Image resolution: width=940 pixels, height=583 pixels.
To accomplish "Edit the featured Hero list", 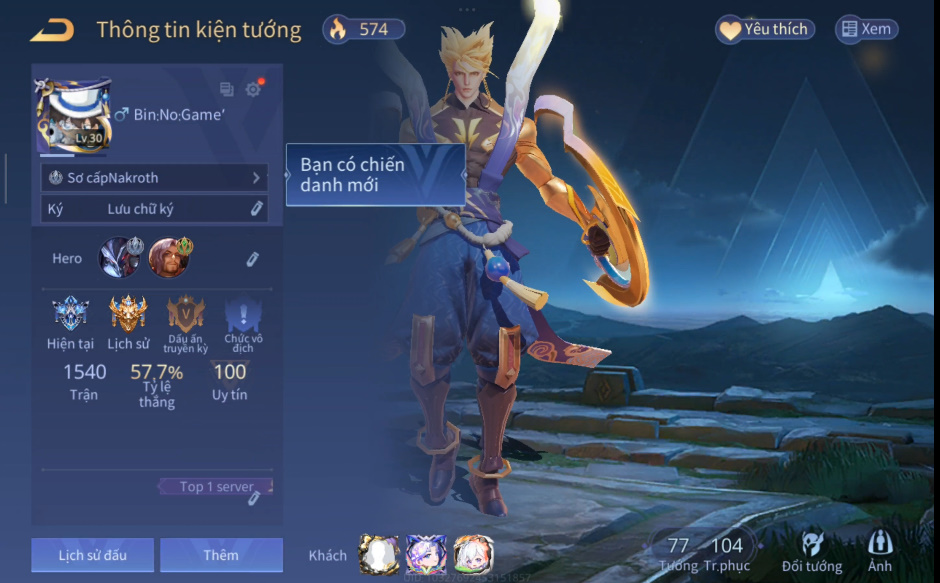I will pyautogui.click(x=253, y=259).
